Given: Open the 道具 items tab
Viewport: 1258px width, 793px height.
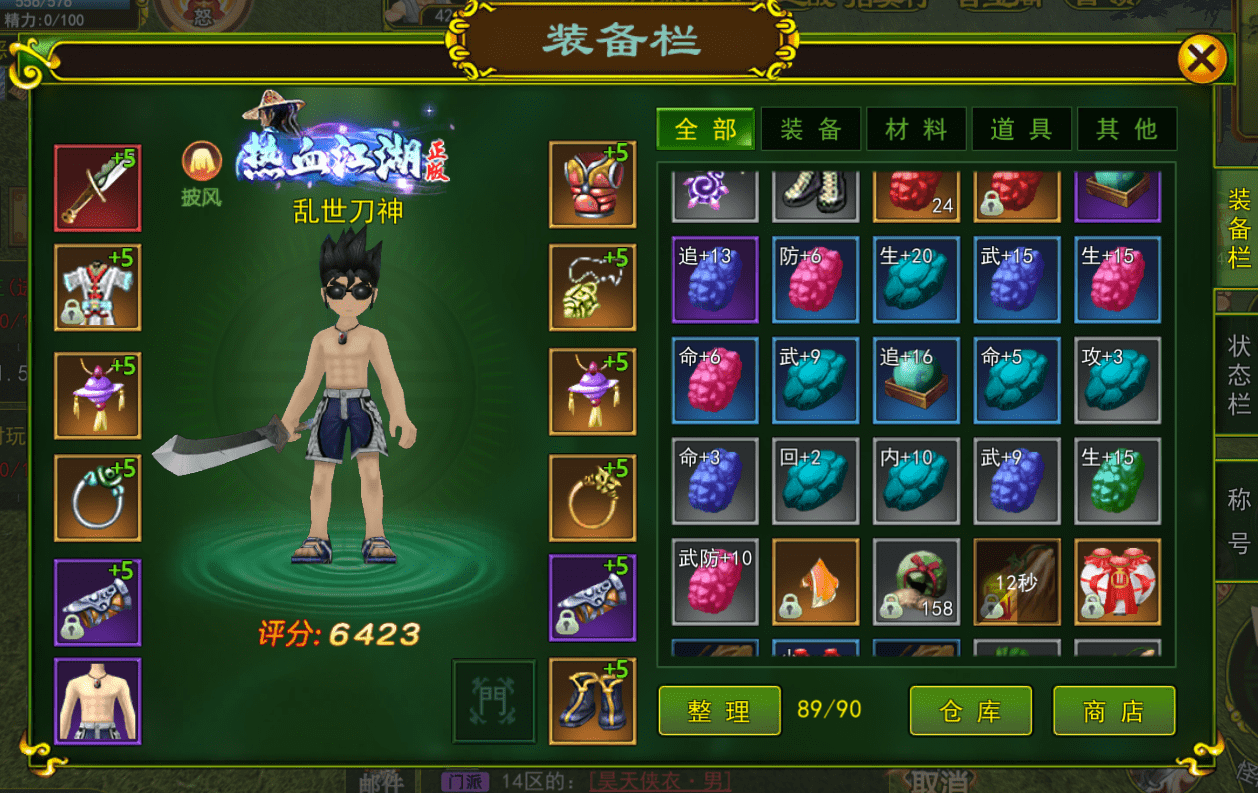Looking at the screenshot, I should (1021, 129).
